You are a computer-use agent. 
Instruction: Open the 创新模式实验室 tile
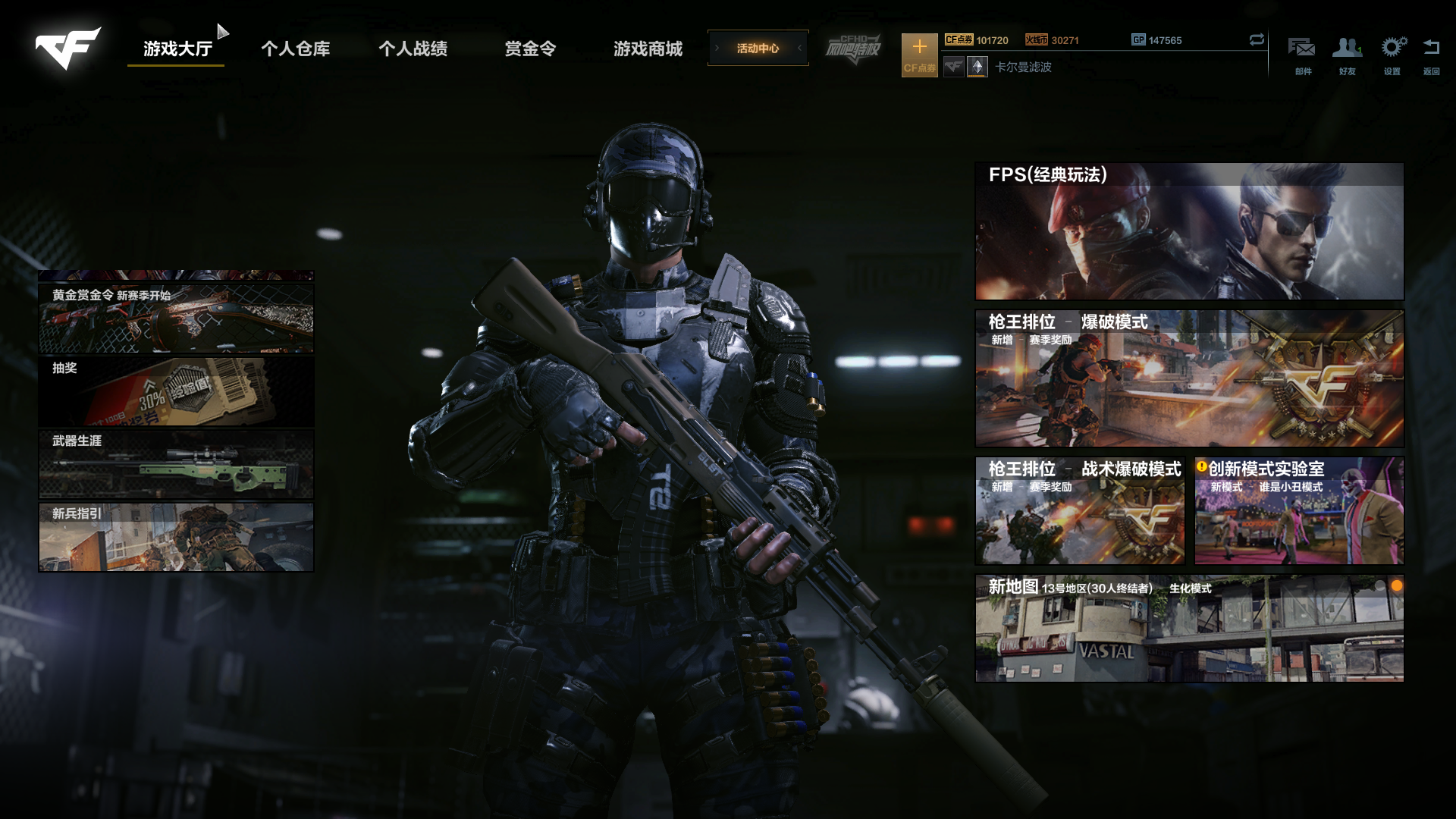1298,510
